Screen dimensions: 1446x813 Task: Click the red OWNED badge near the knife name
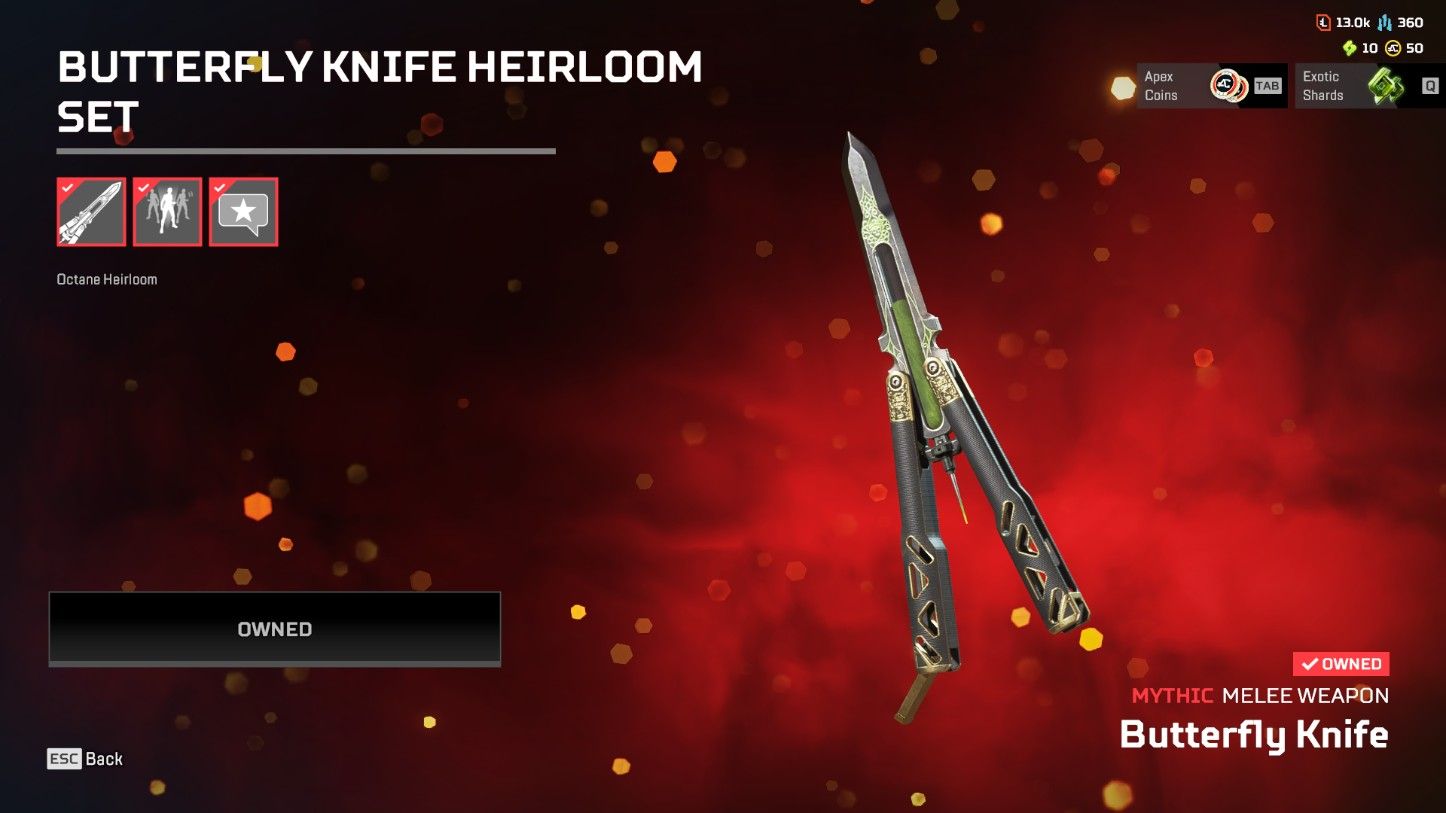point(1339,663)
